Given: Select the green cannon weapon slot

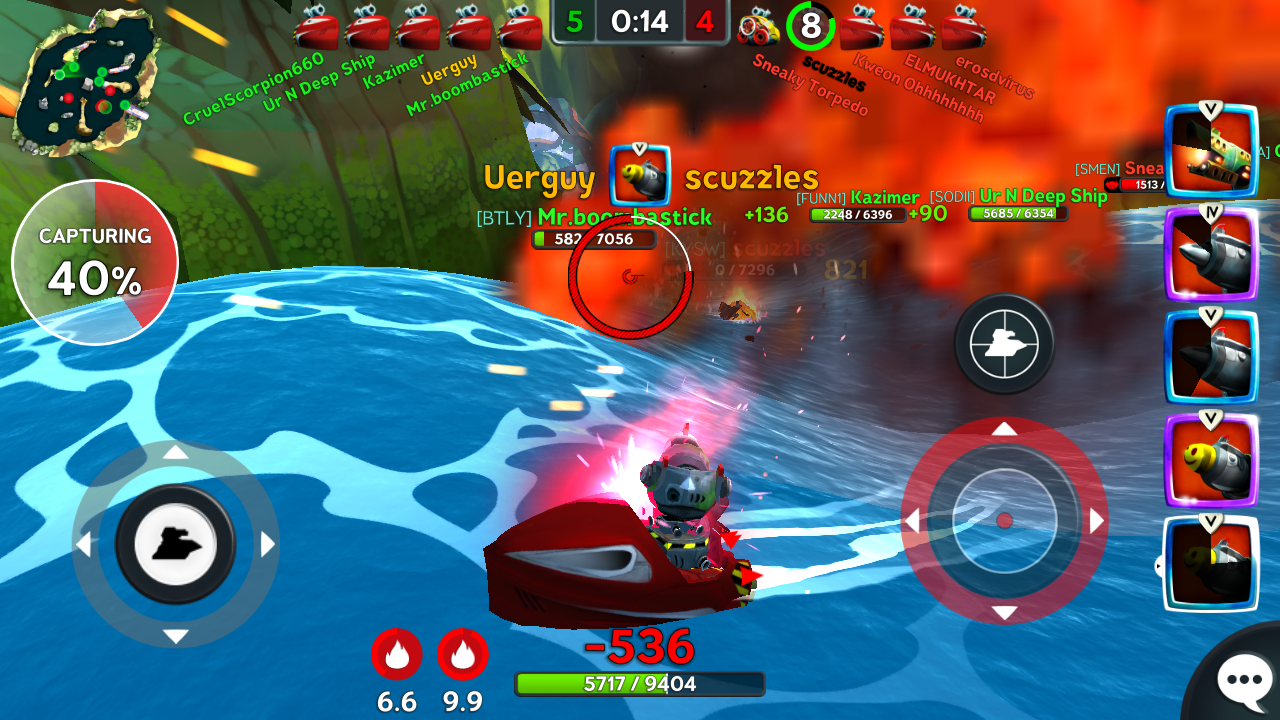Looking at the screenshot, I should [1210, 150].
